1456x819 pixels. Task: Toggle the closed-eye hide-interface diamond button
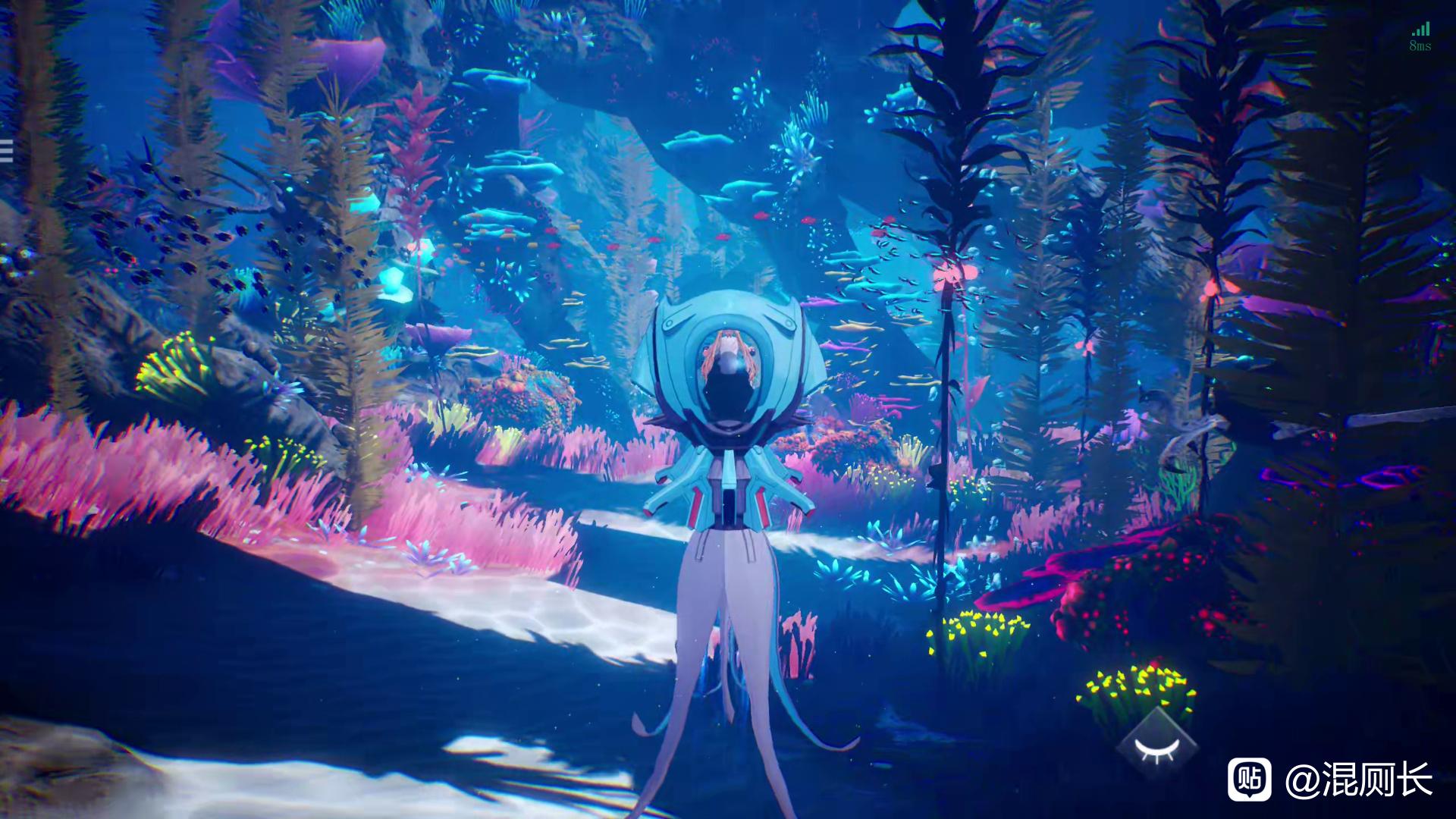click(x=1156, y=749)
